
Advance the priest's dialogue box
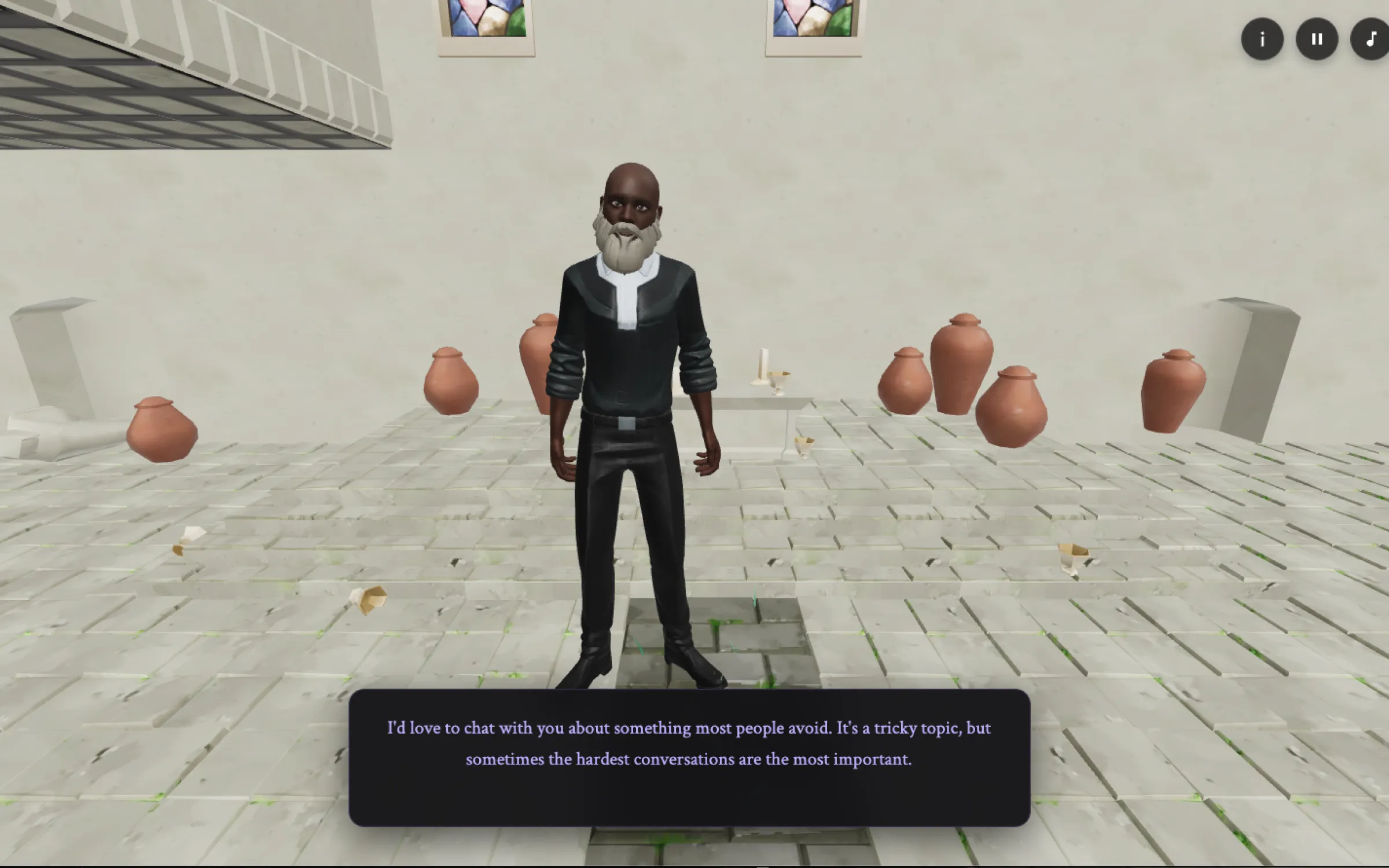tap(689, 757)
